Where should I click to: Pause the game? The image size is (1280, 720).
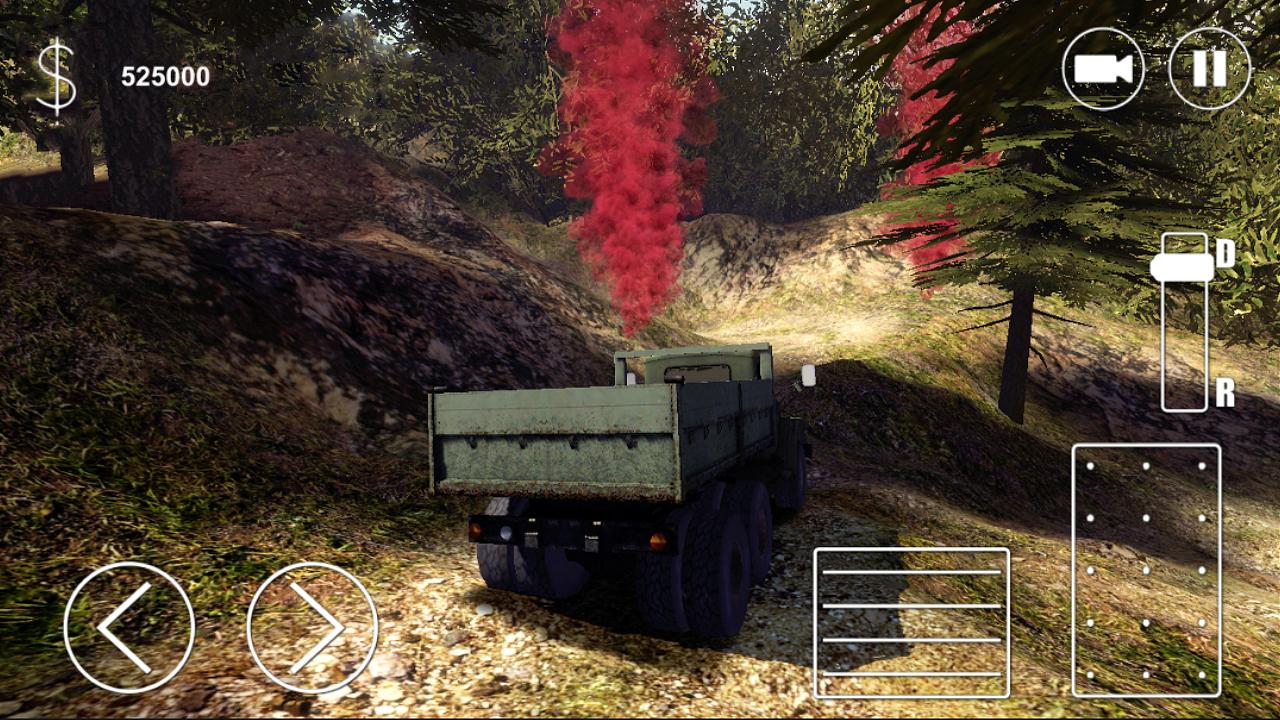coord(1209,69)
